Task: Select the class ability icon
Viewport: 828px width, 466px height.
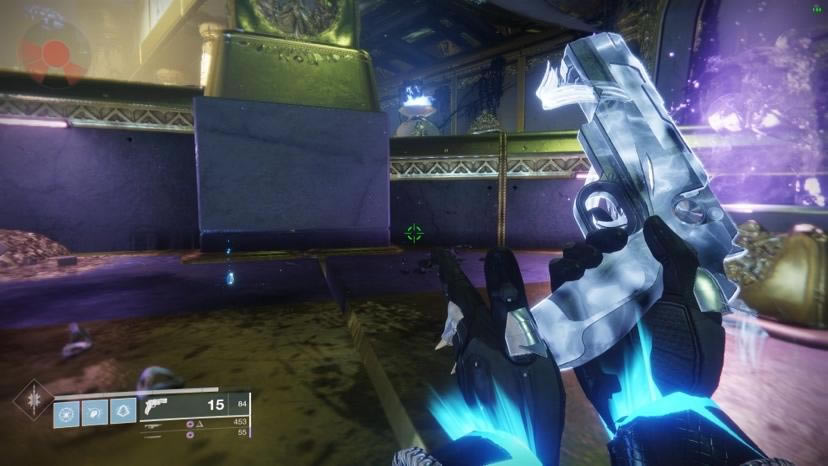Action: [x=123, y=411]
